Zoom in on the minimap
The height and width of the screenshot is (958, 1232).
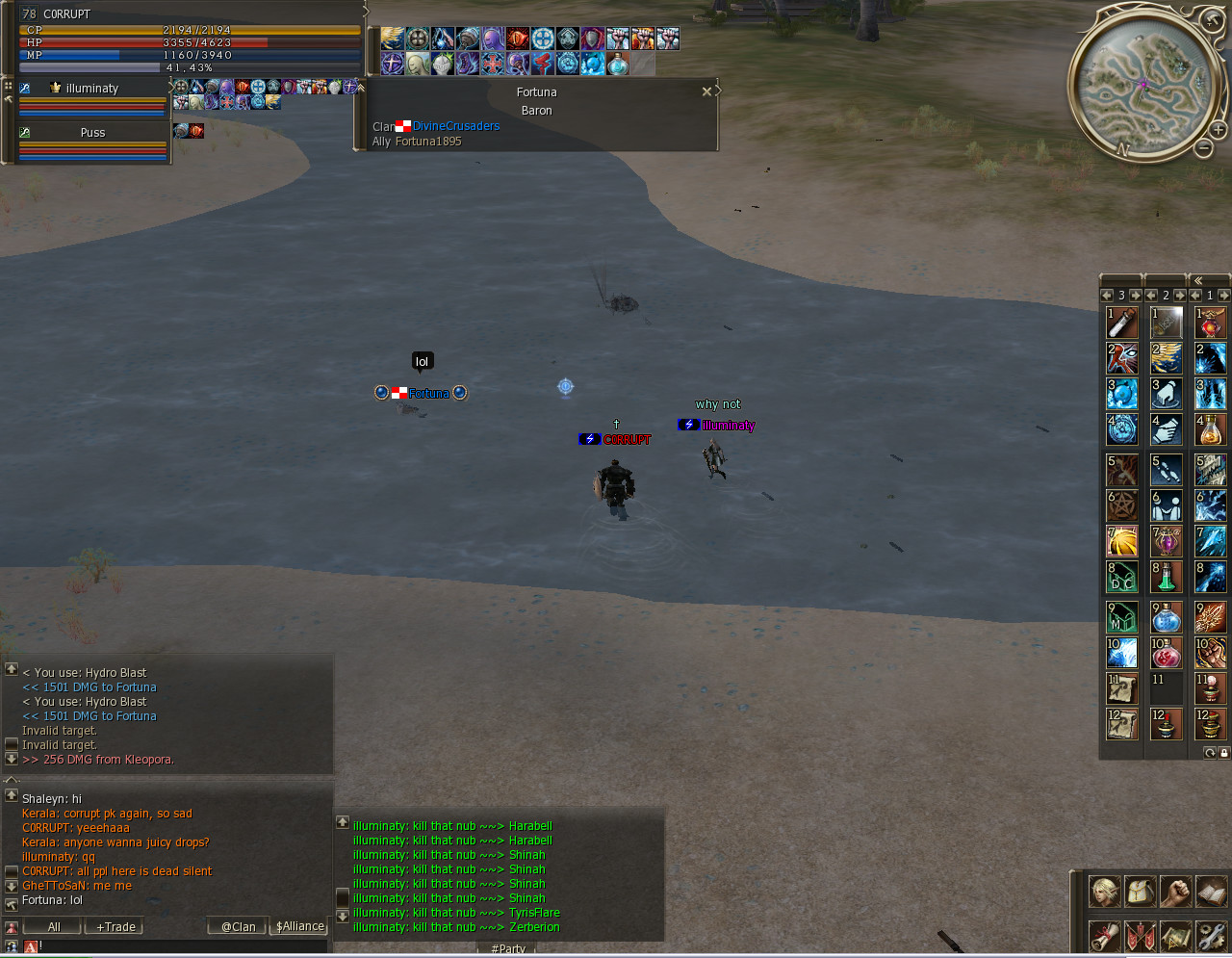click(1218, 129)
